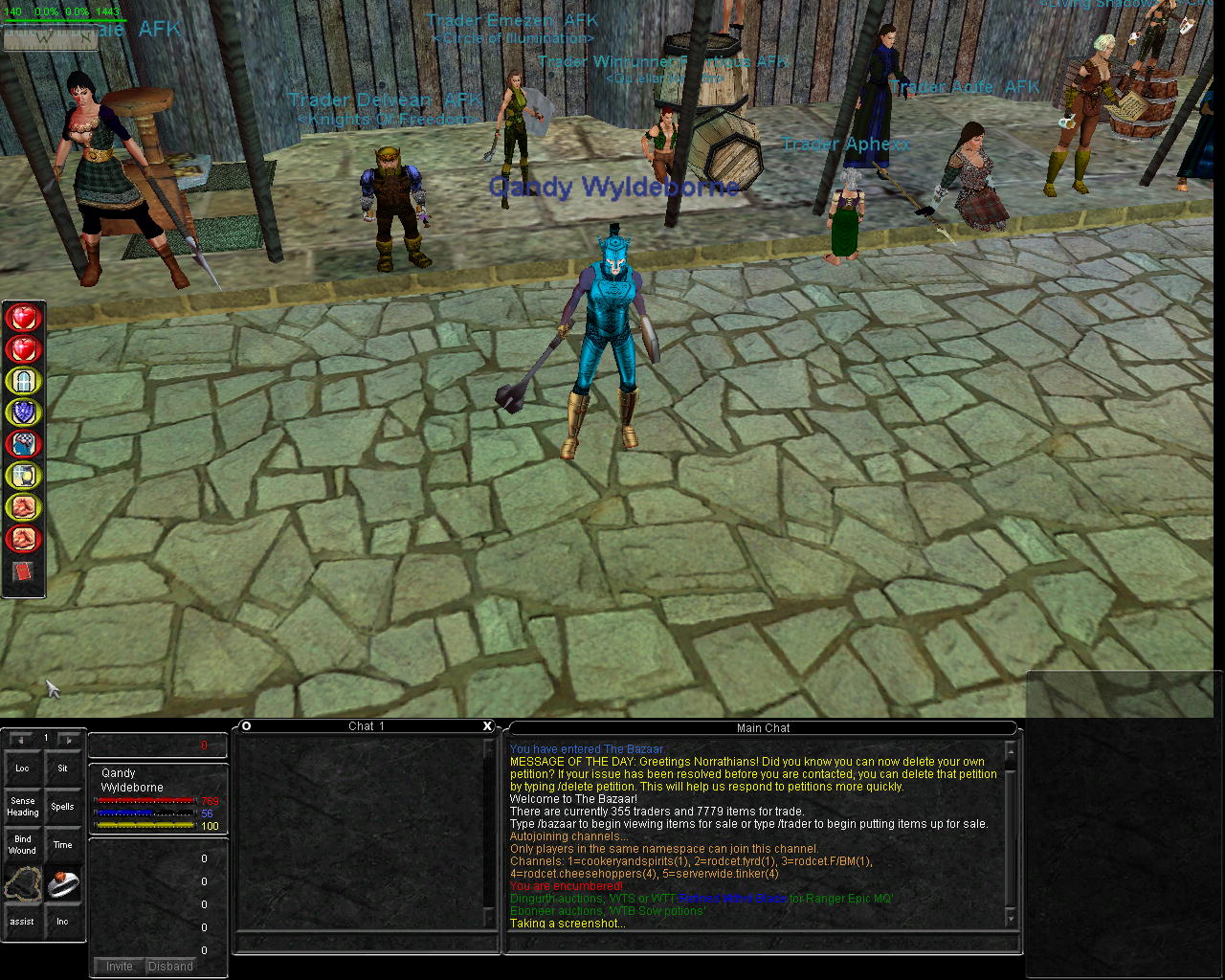Go to the previous hotbar page
Image resolution: width=1225 pixels, height=980 pixels.
[x=21, y=740]
